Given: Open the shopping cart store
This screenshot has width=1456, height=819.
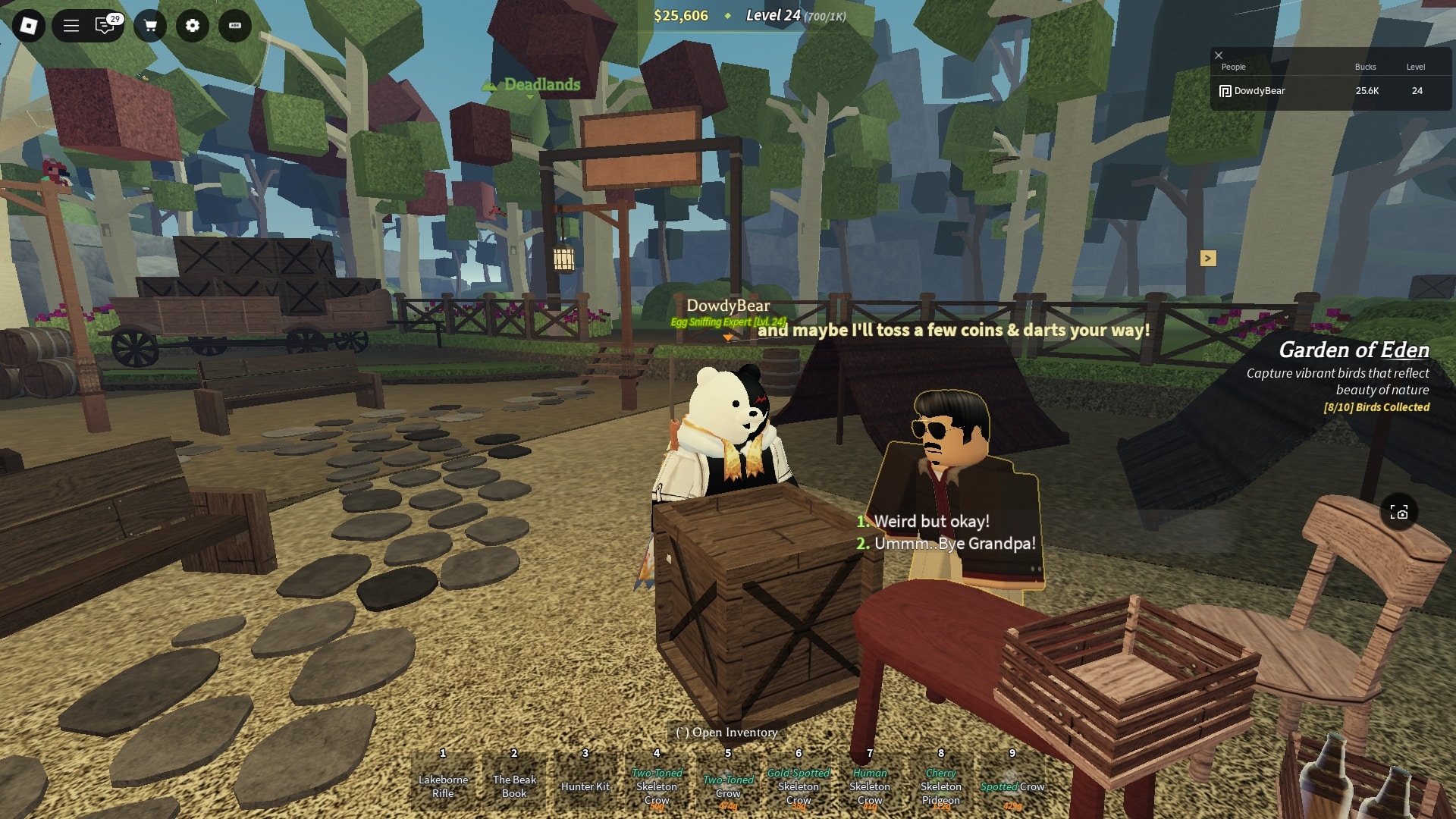Looking at the screenshot, I should pos(150,27).
